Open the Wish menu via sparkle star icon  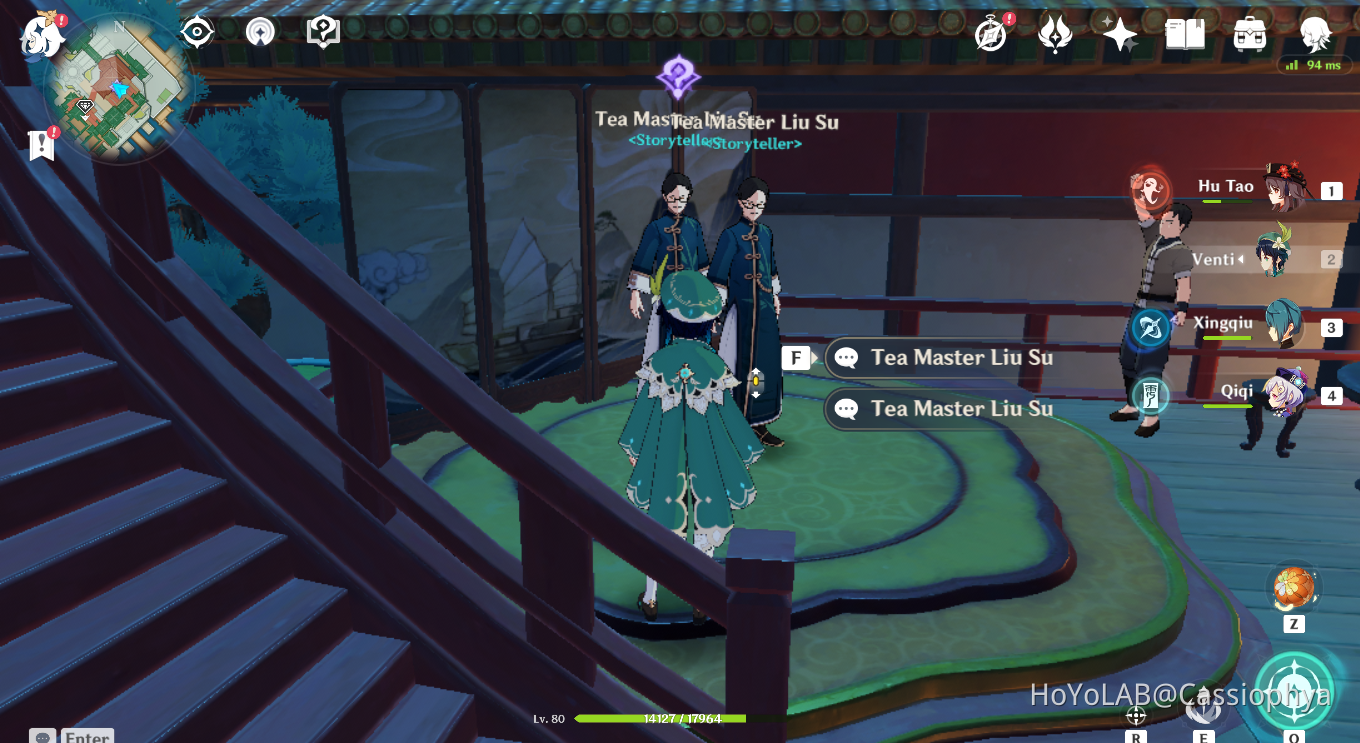1118,32
